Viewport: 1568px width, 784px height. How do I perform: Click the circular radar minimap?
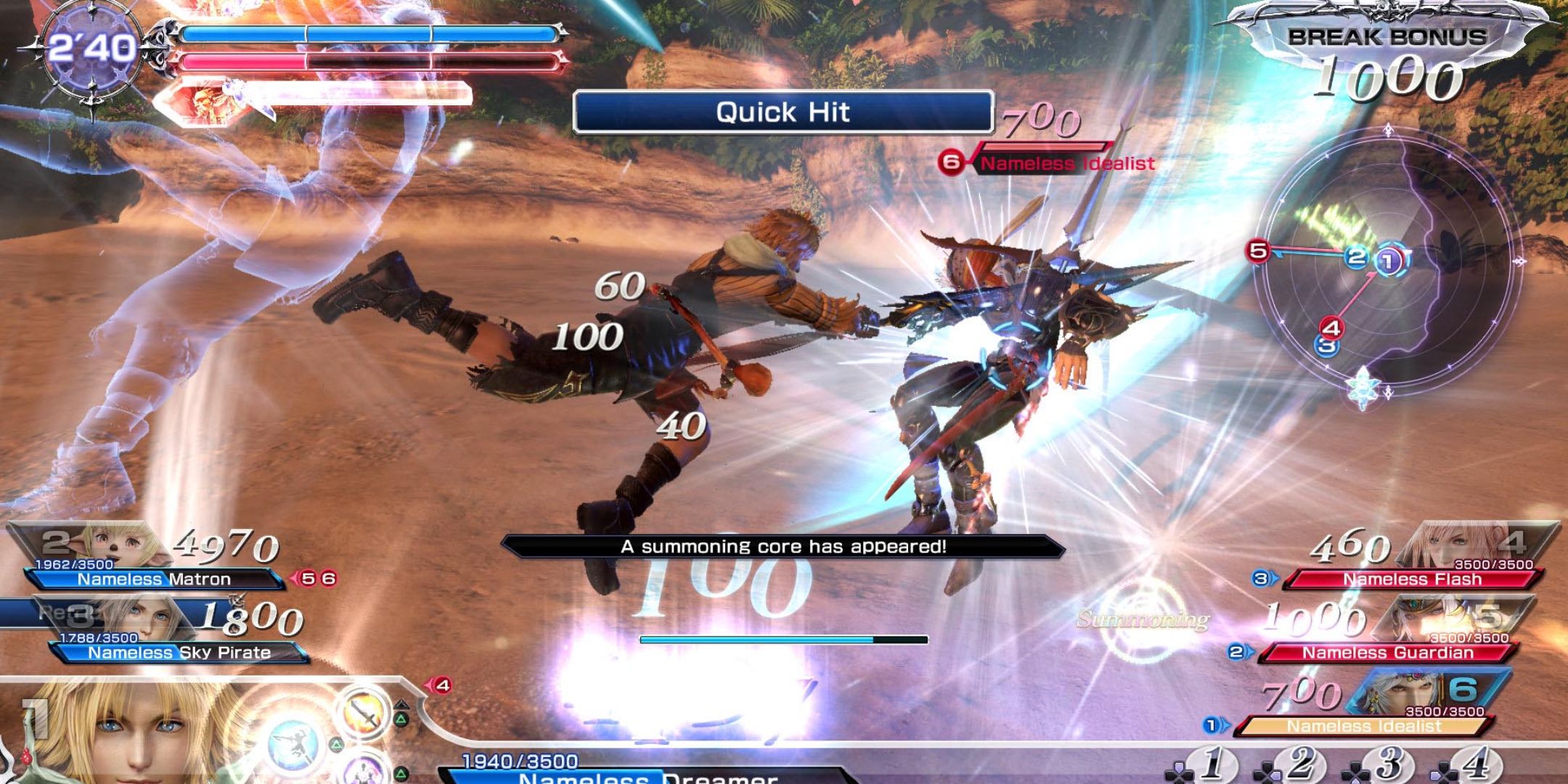pyautogui.click(x=1387, y=265)
